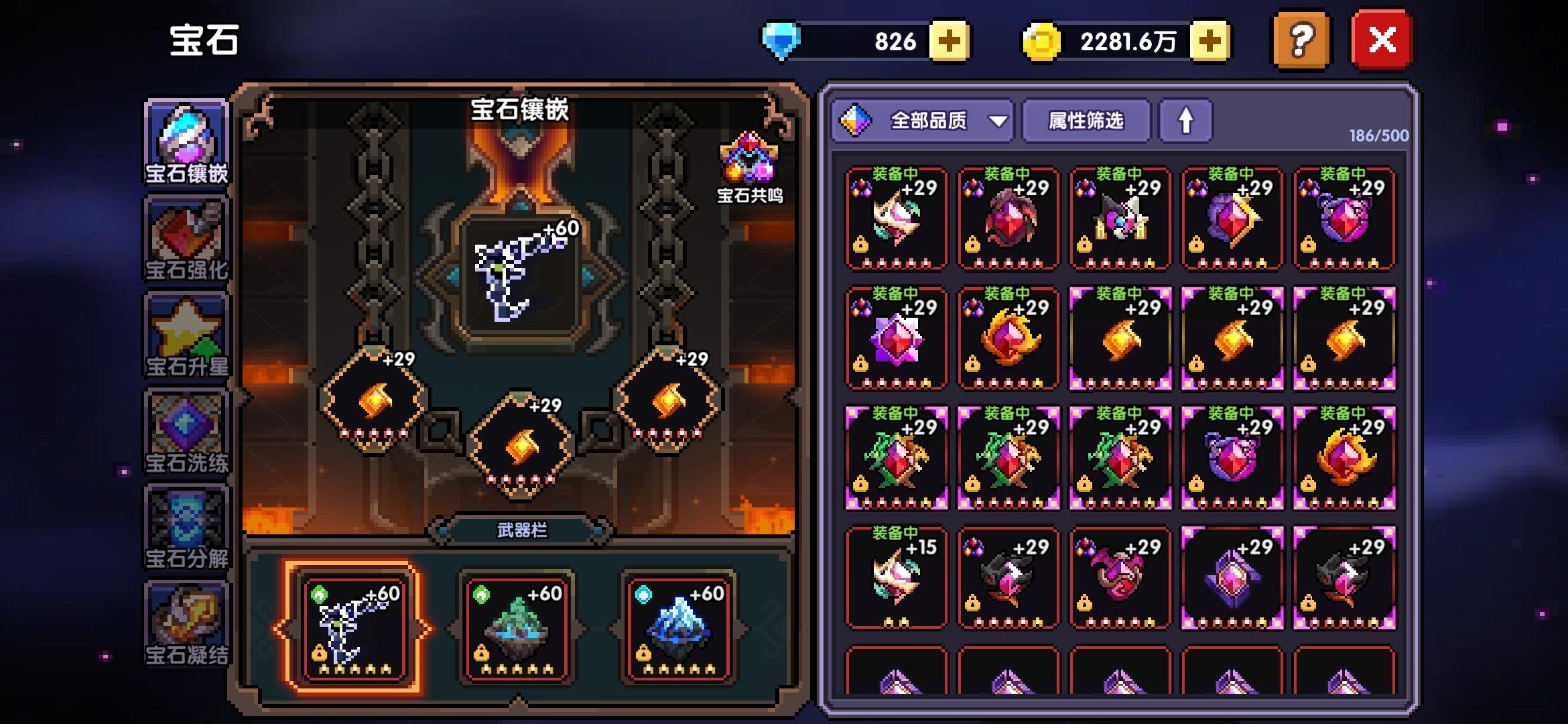Image resolution: width=1568 pixels, height=724 pixels.
Task: Open the 宝石 help question mark
Action: (1300, 39)
